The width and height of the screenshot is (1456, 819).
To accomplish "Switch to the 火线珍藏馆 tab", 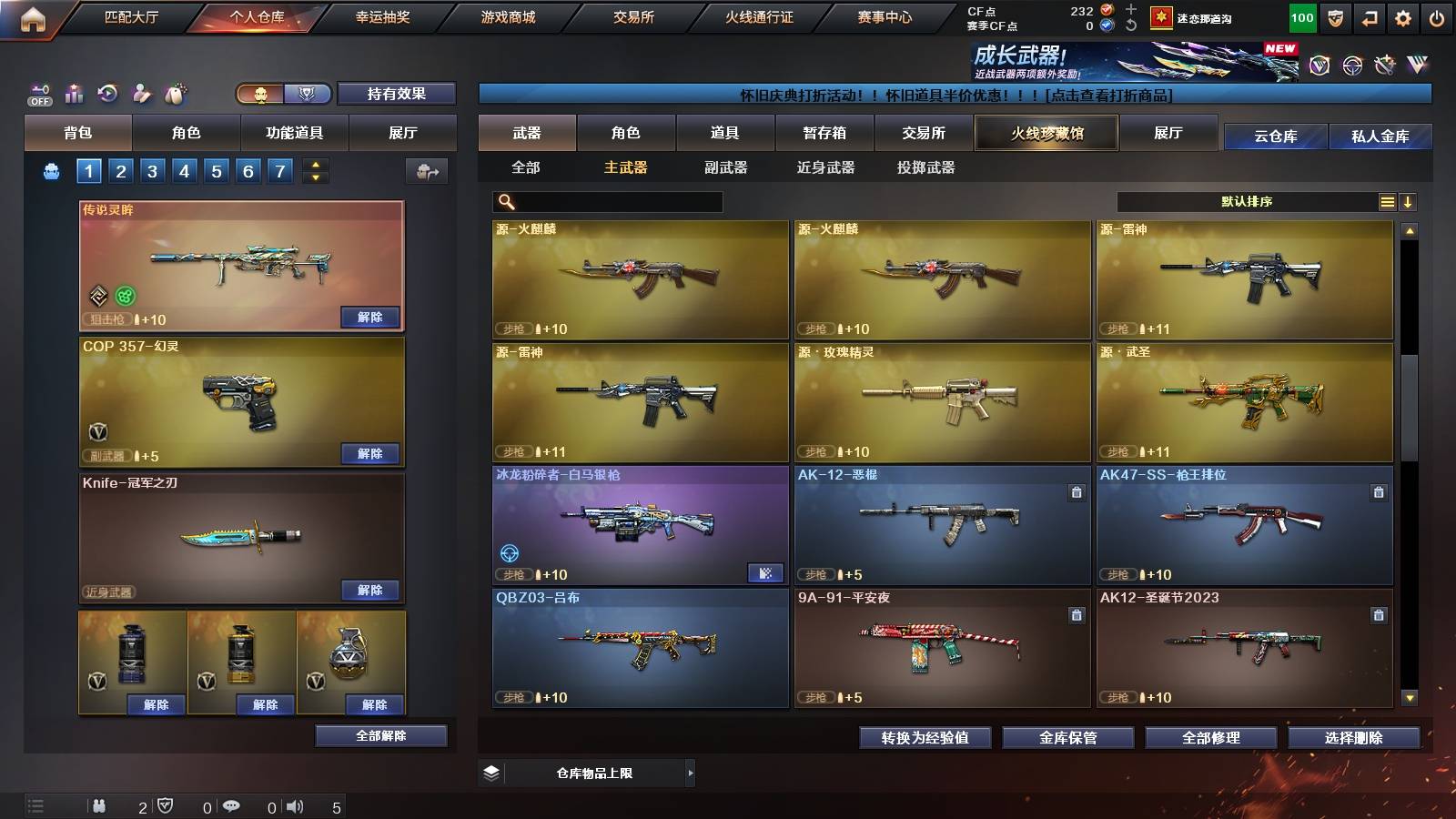I will tap(1046, 134).
